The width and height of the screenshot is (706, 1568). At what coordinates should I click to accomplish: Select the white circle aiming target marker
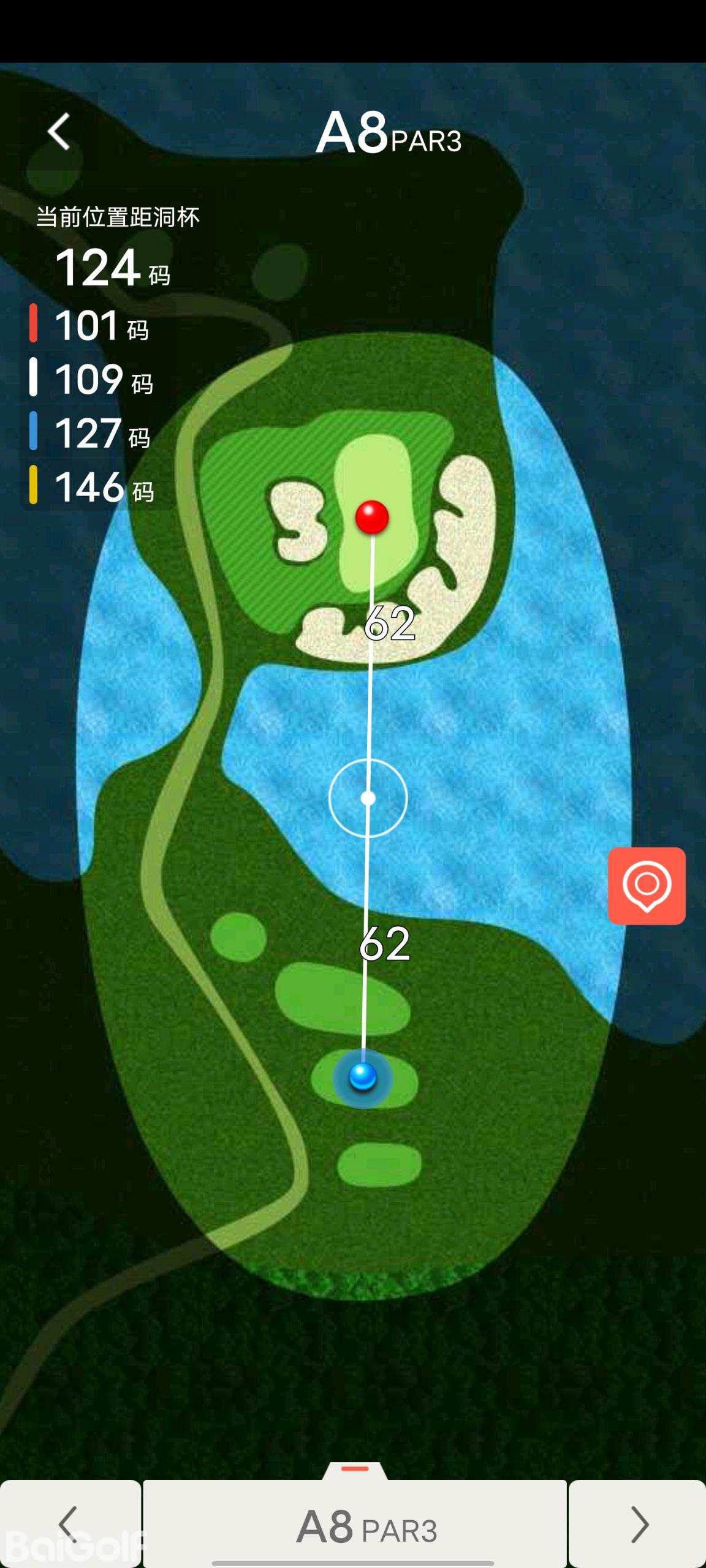point(368,798)
